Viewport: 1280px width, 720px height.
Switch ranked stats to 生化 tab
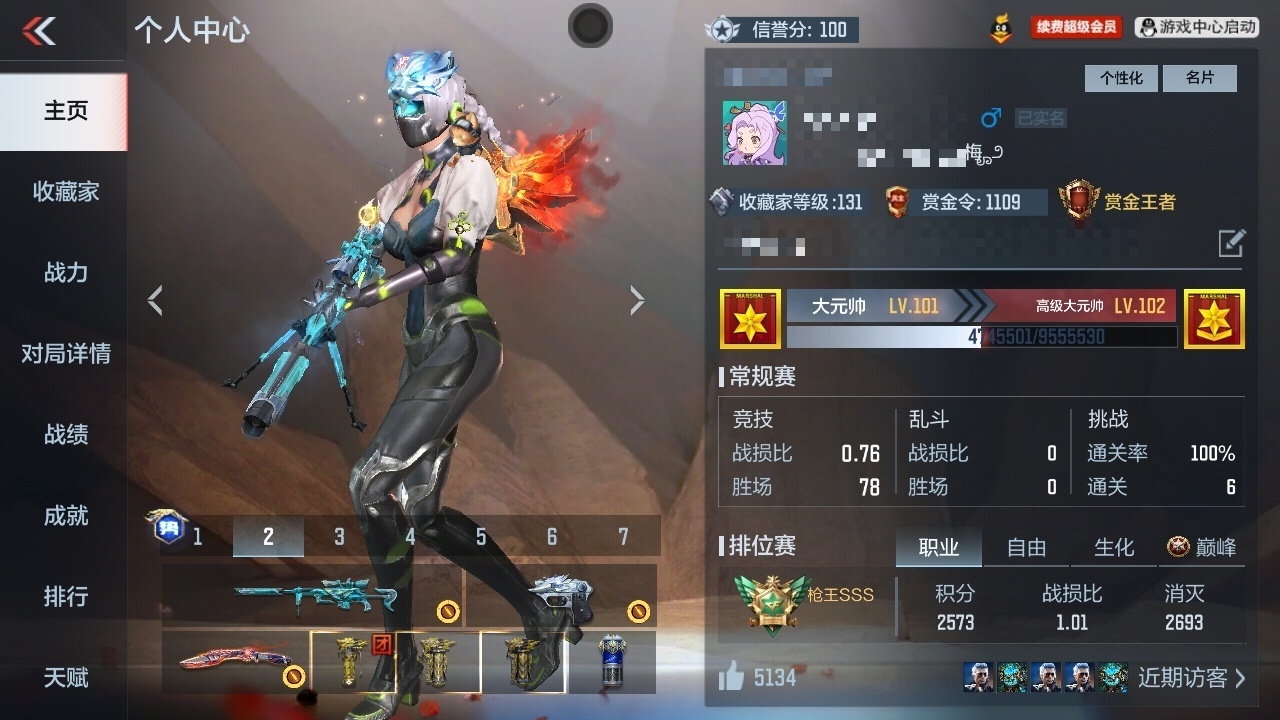pos(1114,547)
